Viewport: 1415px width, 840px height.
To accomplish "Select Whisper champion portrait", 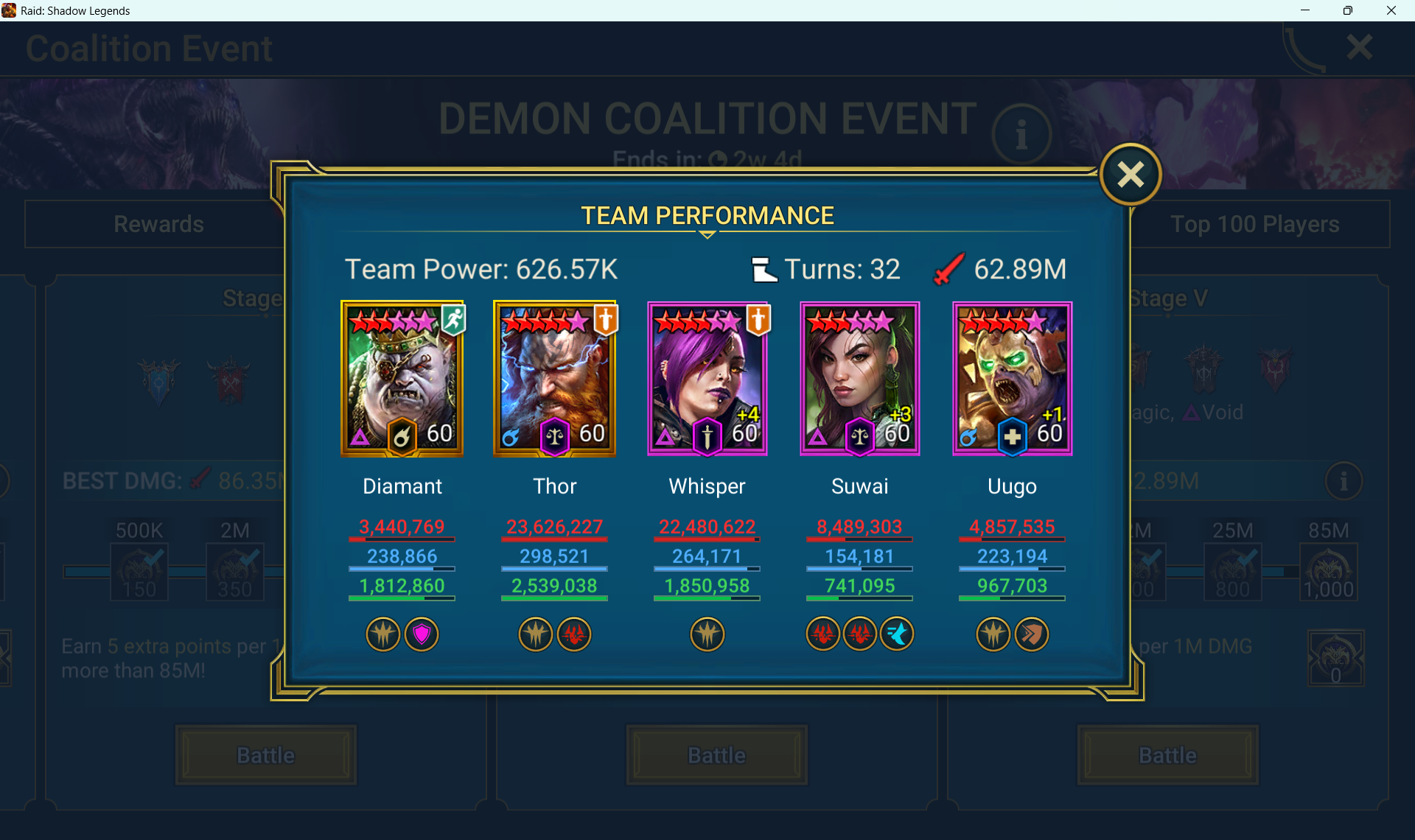I will pos(707,379).
